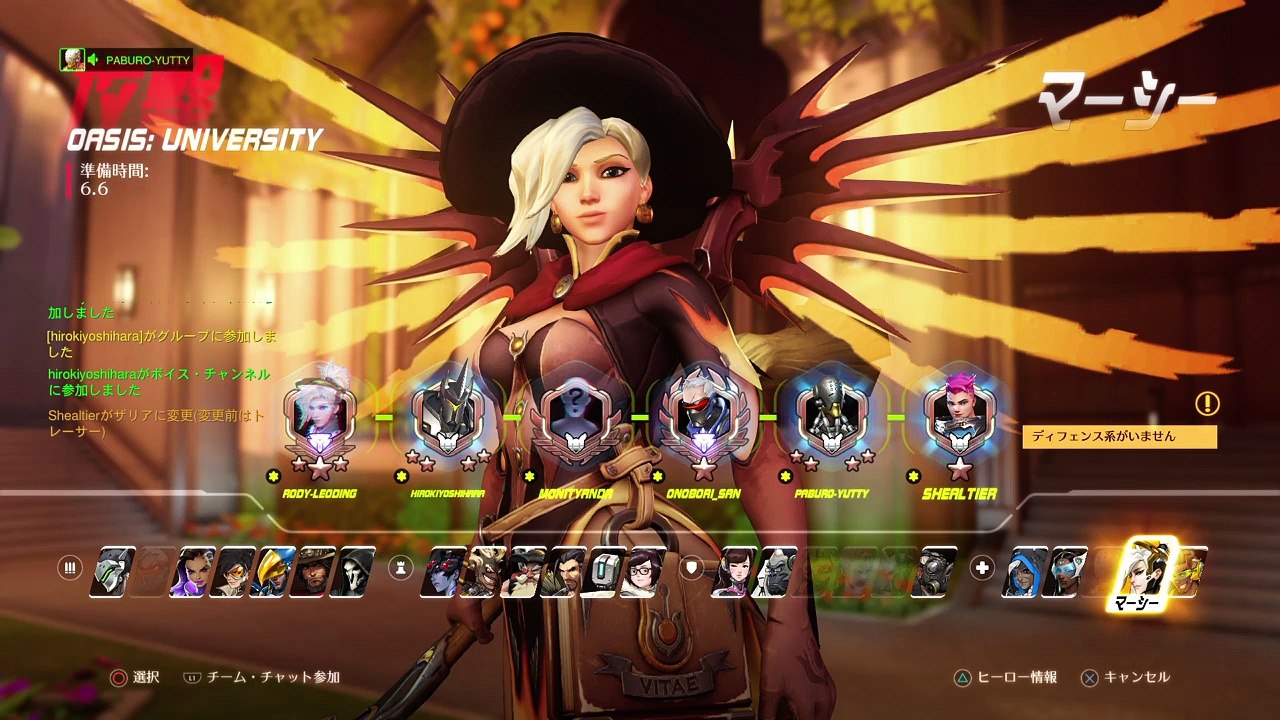The image size is (1280, 720).
Task: Select Widowmaker from the defense heroes
Action: tap(440, 572)
